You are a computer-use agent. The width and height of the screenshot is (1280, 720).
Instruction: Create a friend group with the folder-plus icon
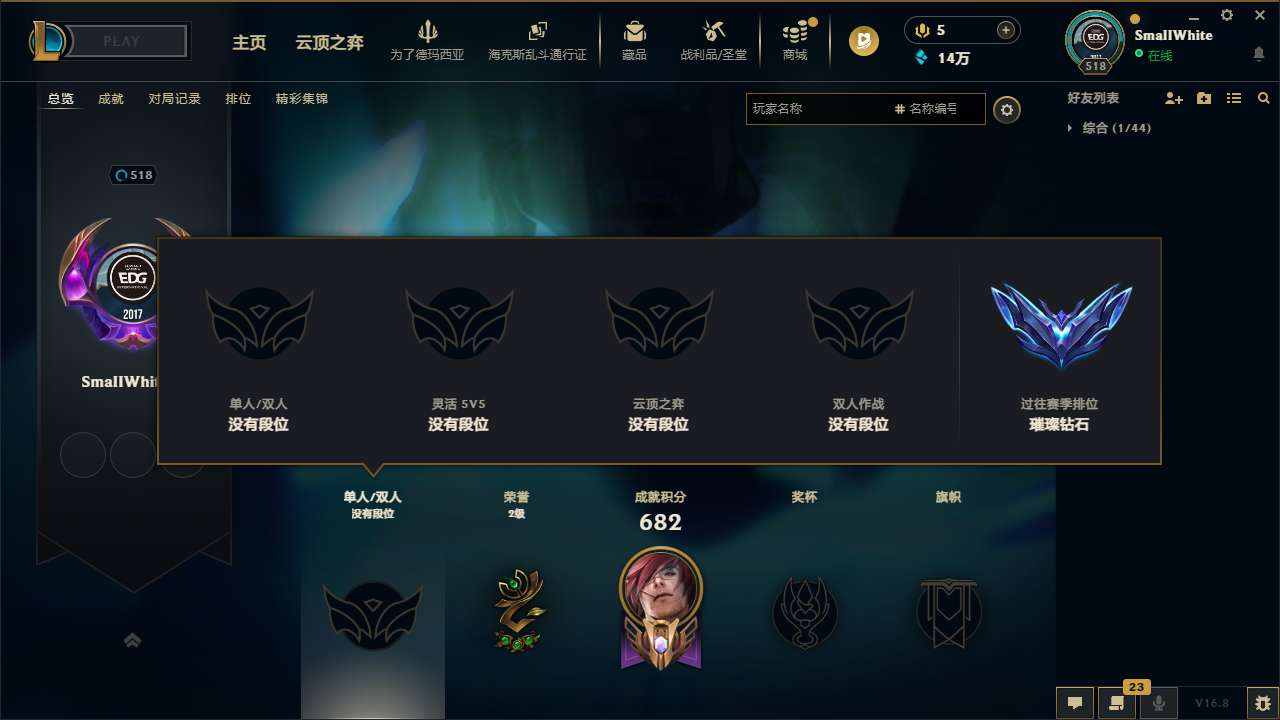pos(1203,98)
